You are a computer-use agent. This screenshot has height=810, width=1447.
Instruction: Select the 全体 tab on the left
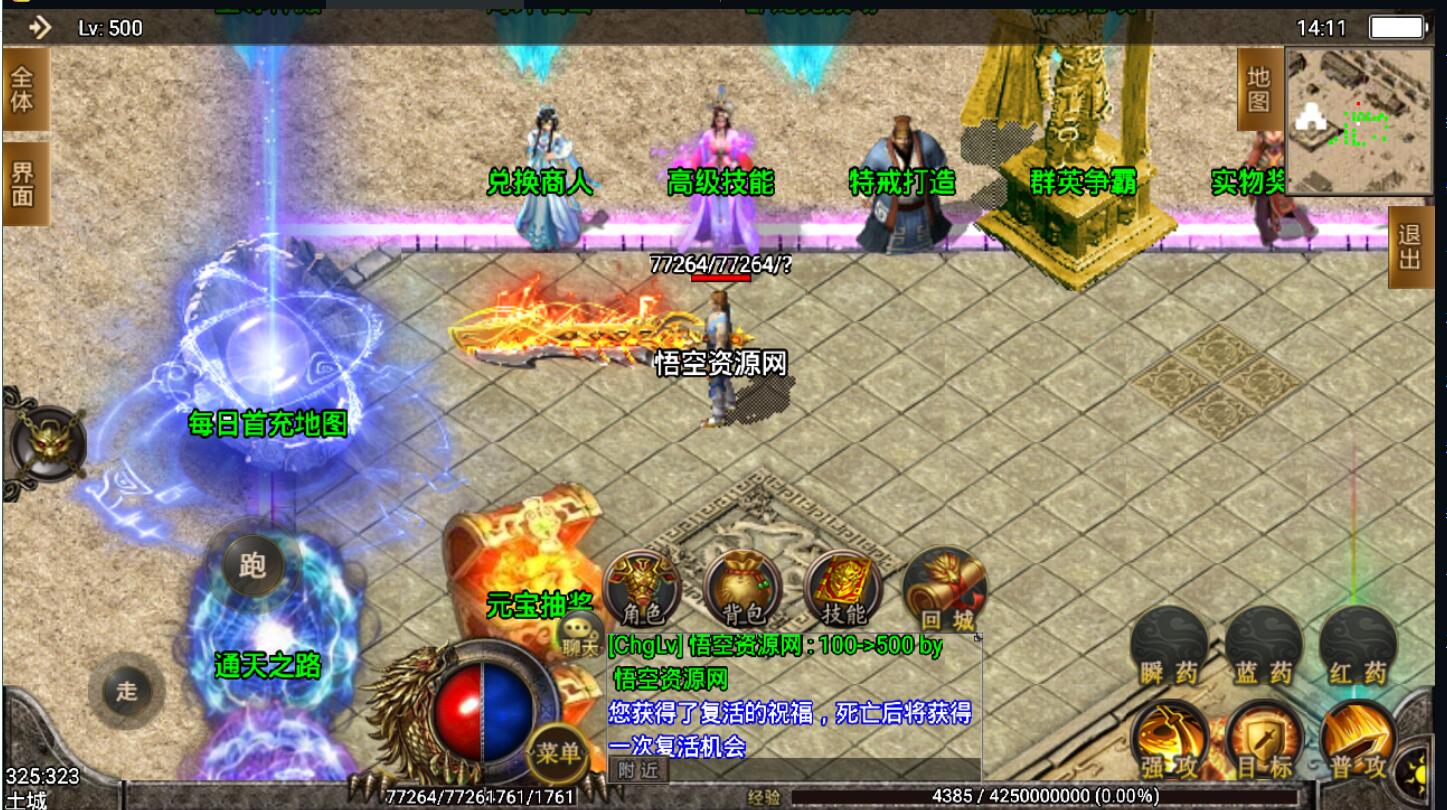coord(23,89)
